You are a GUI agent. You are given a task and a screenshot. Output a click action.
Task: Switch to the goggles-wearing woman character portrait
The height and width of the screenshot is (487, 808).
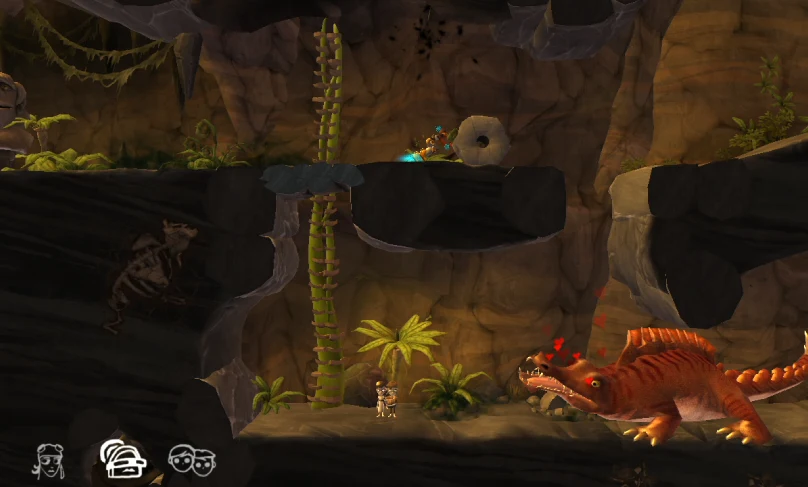click(50, 460)
